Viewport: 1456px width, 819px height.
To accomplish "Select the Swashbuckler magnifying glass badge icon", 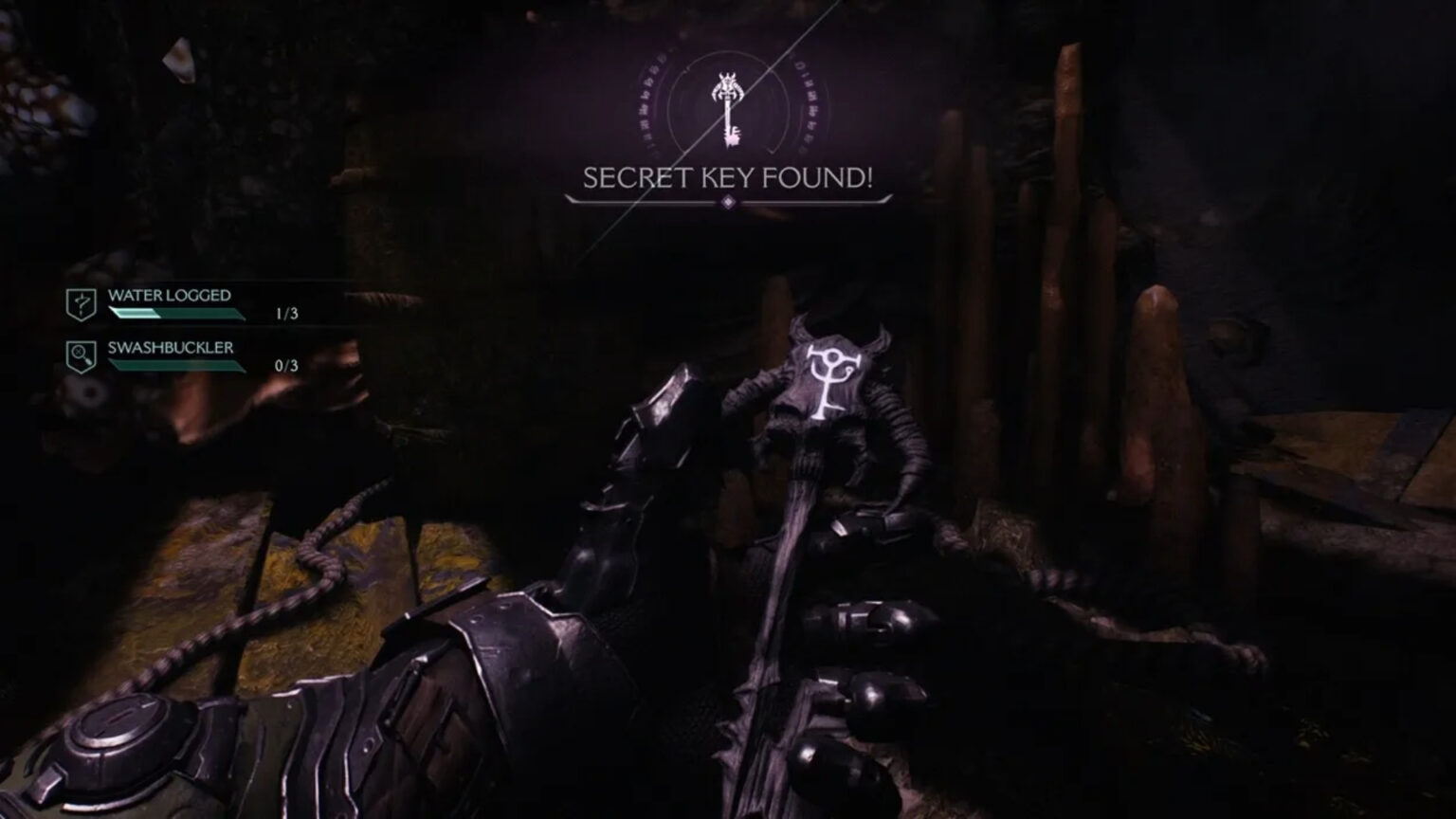I will click(83, 355).
